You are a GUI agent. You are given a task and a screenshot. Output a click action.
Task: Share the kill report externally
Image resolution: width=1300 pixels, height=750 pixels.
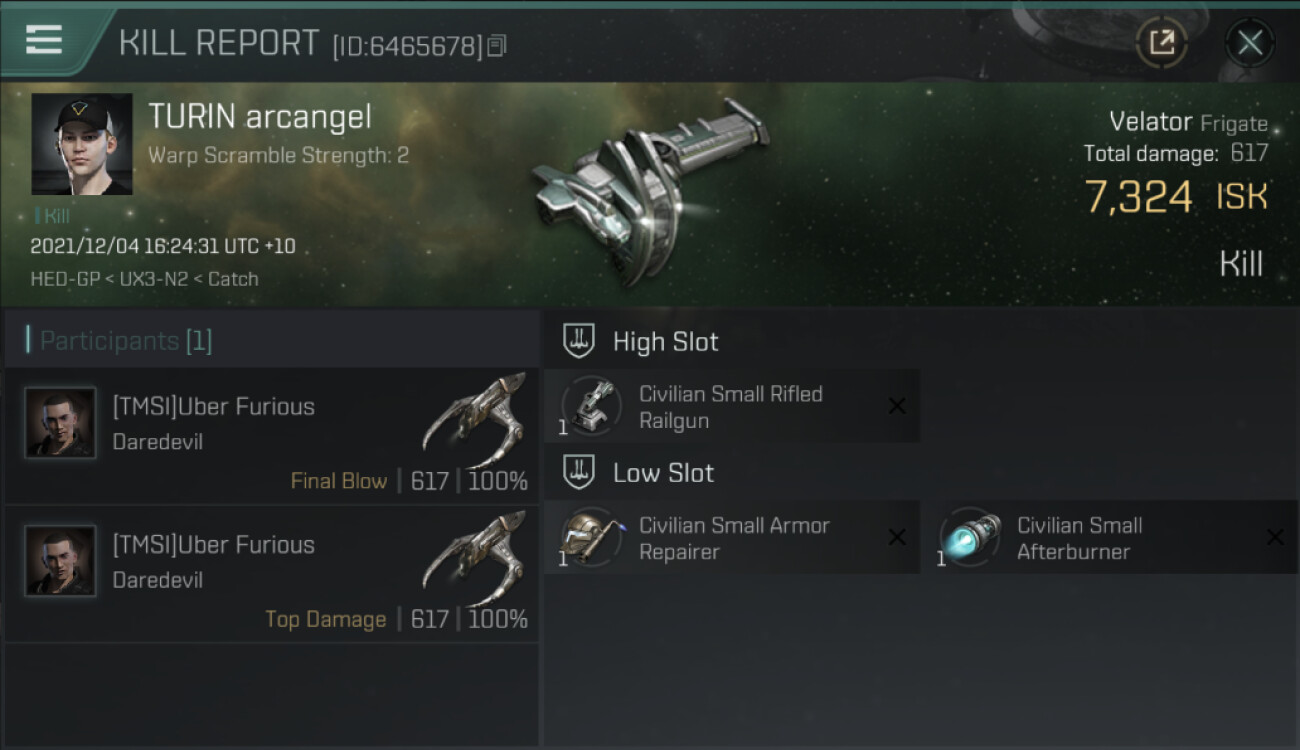[1161, 43]
